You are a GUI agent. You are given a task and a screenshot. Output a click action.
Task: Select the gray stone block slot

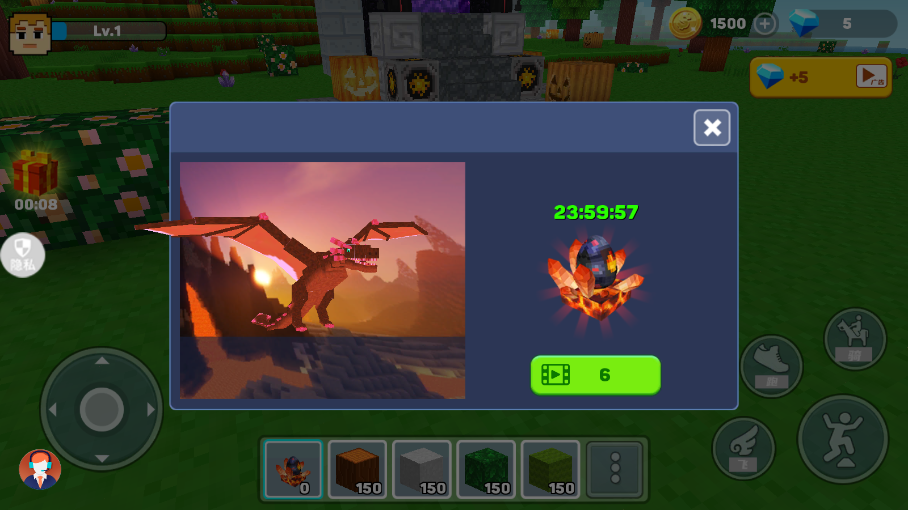pos(421,469)
